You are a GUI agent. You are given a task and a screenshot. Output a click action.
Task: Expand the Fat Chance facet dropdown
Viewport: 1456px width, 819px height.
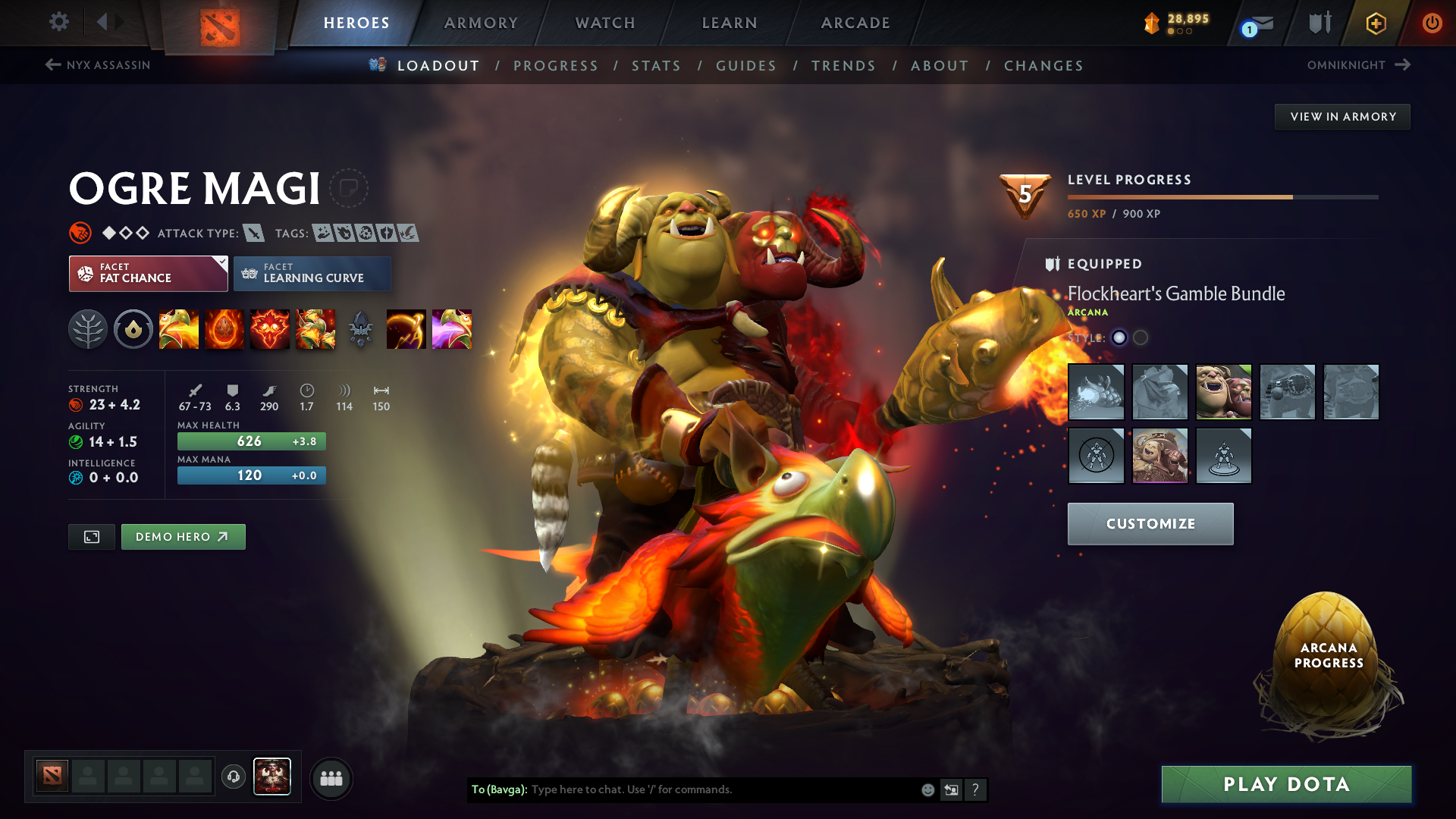tap(221, 263)
